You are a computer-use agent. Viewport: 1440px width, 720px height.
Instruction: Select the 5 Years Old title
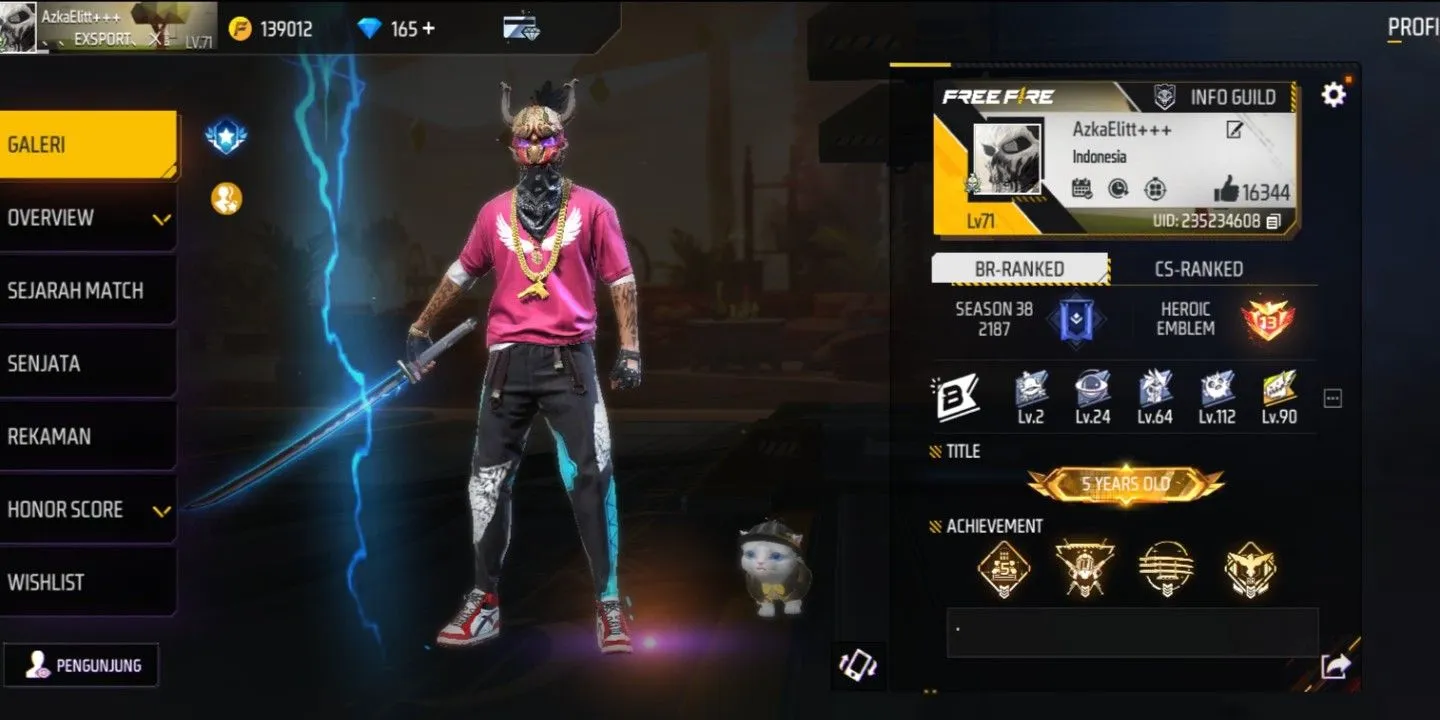1125,484
